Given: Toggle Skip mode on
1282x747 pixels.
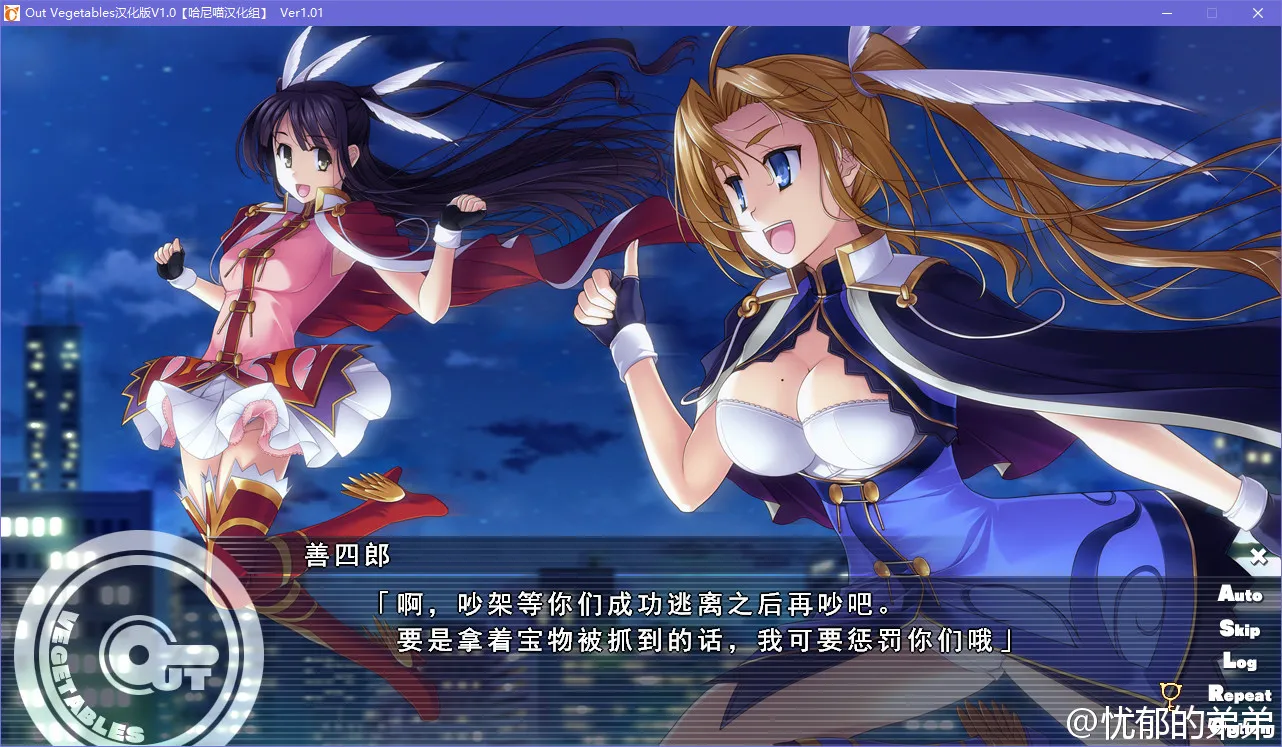Looking at the screenshot, I should 1239,628.
